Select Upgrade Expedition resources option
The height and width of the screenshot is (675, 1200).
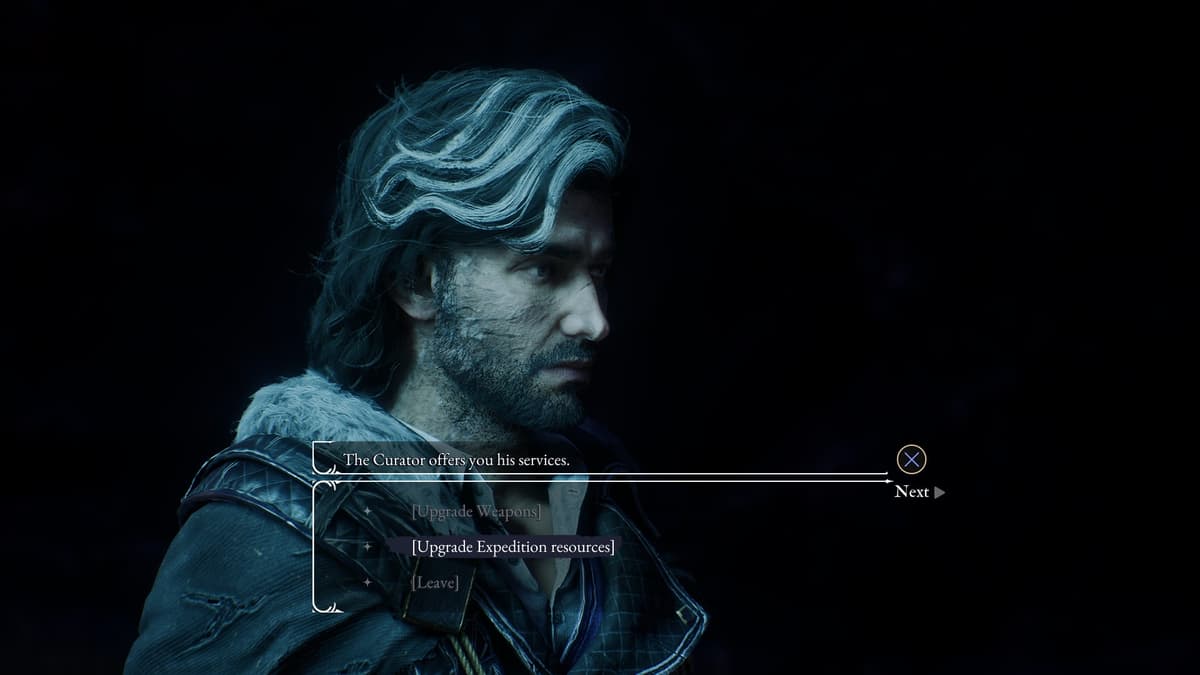(513, 547)
